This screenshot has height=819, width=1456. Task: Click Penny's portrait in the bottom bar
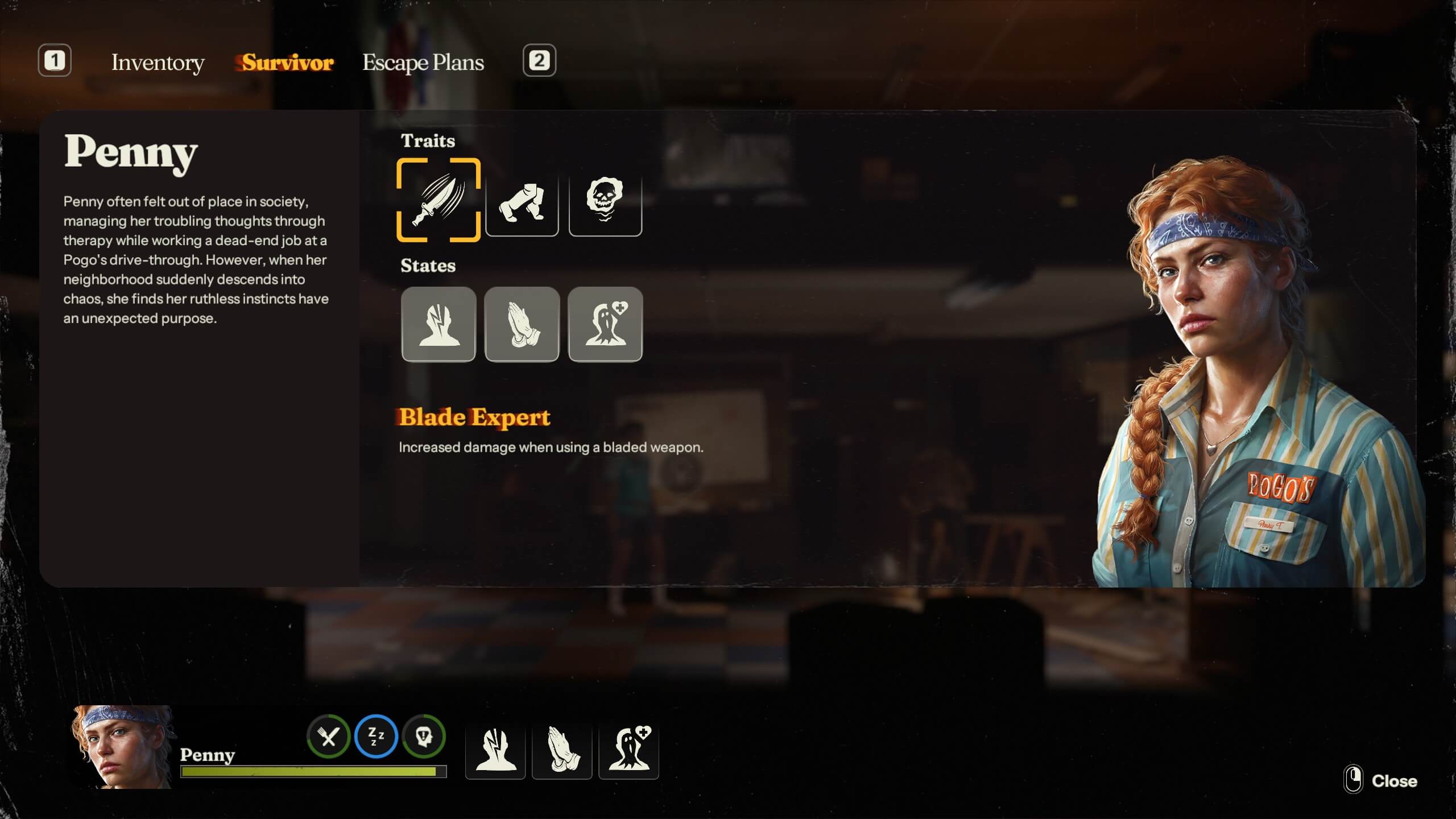(122, 747)
